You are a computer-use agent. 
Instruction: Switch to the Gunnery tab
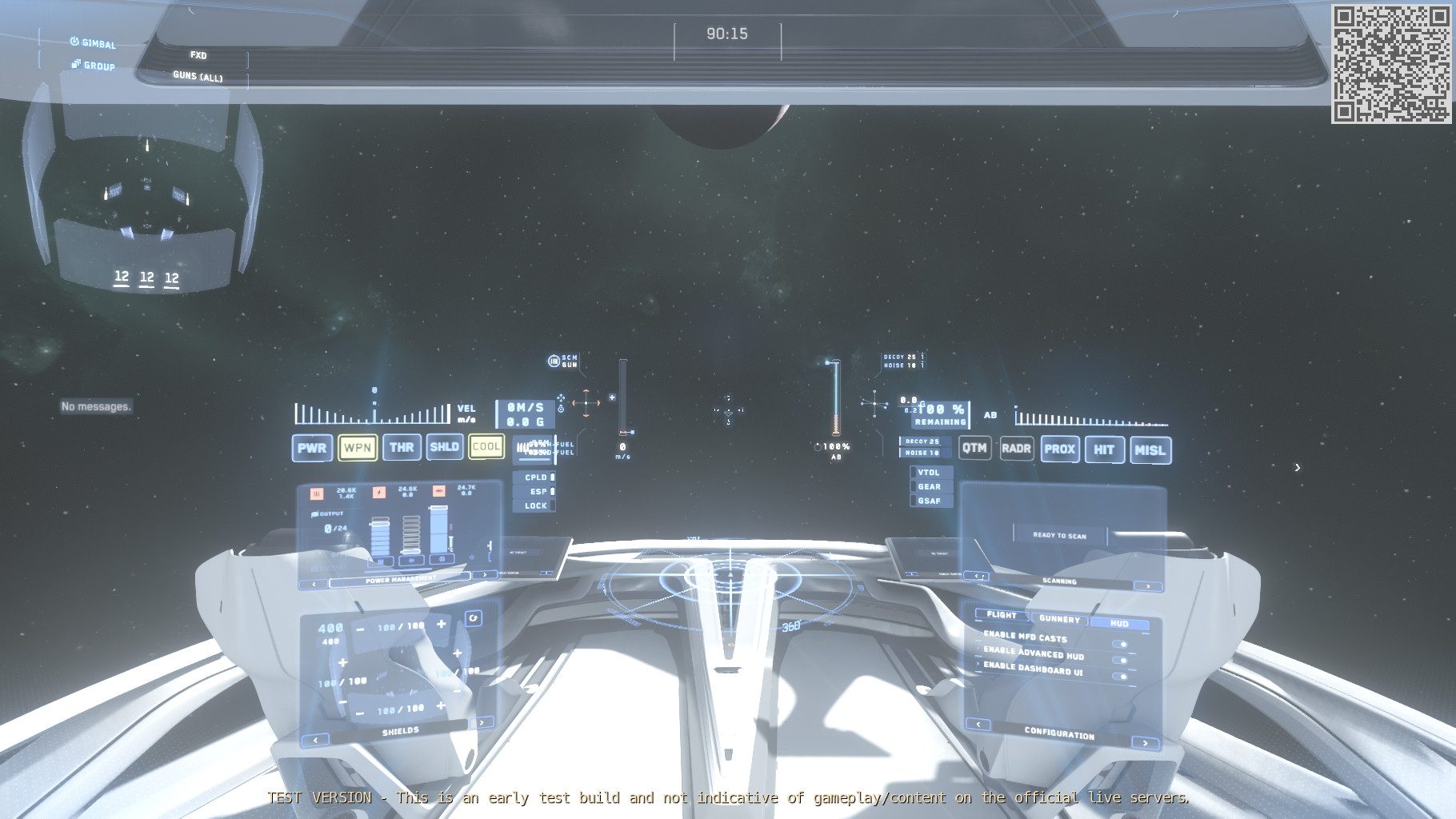point(1060,620)
